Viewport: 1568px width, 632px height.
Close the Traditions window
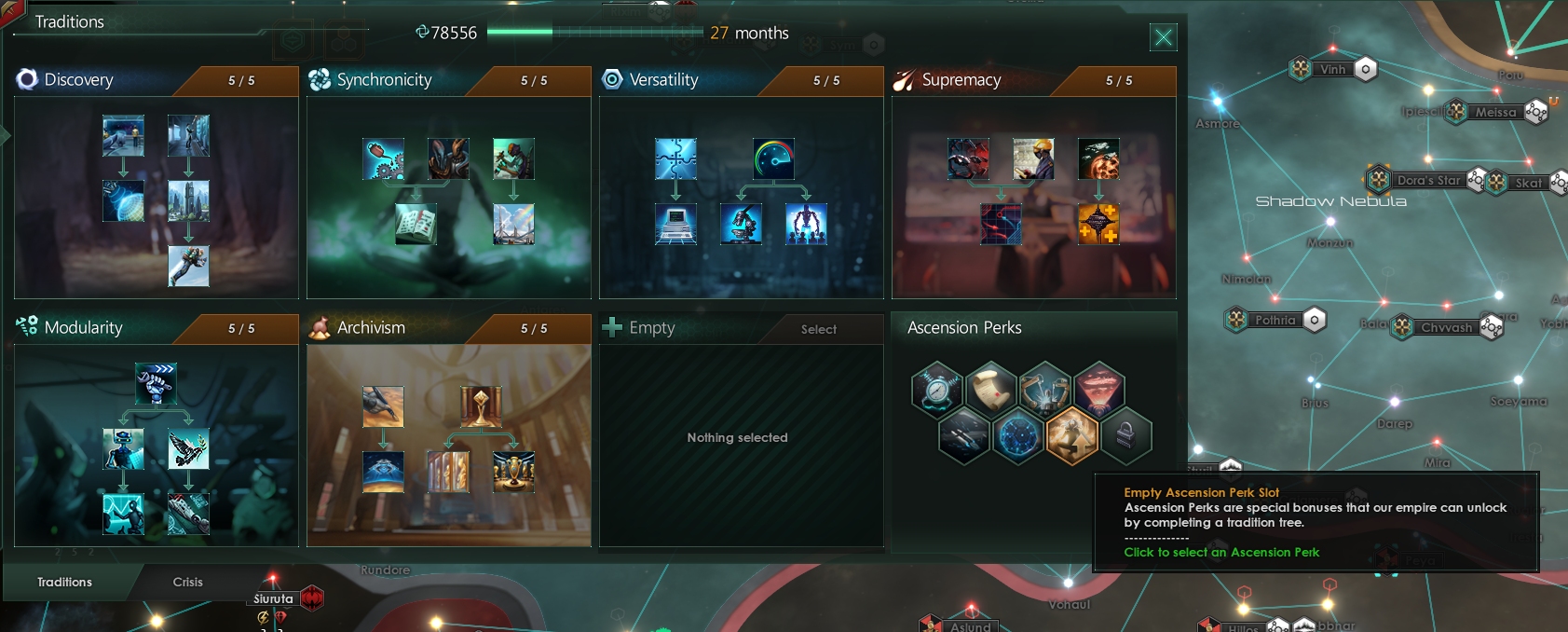[x=1163, y=37]
